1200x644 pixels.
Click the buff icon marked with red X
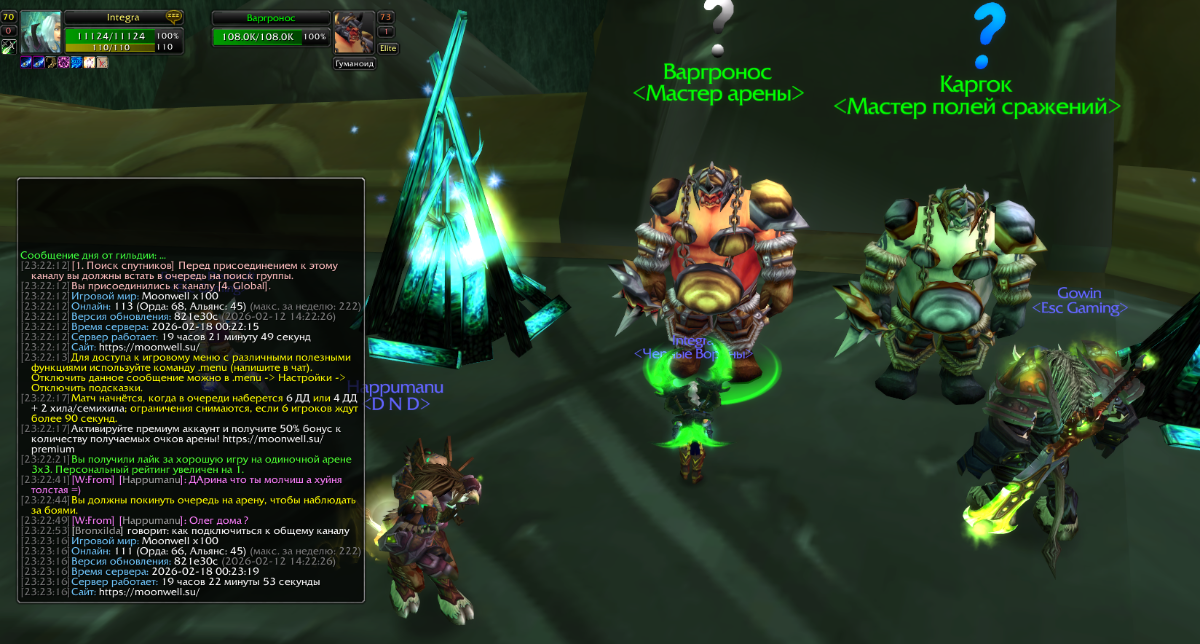point(102,62)
